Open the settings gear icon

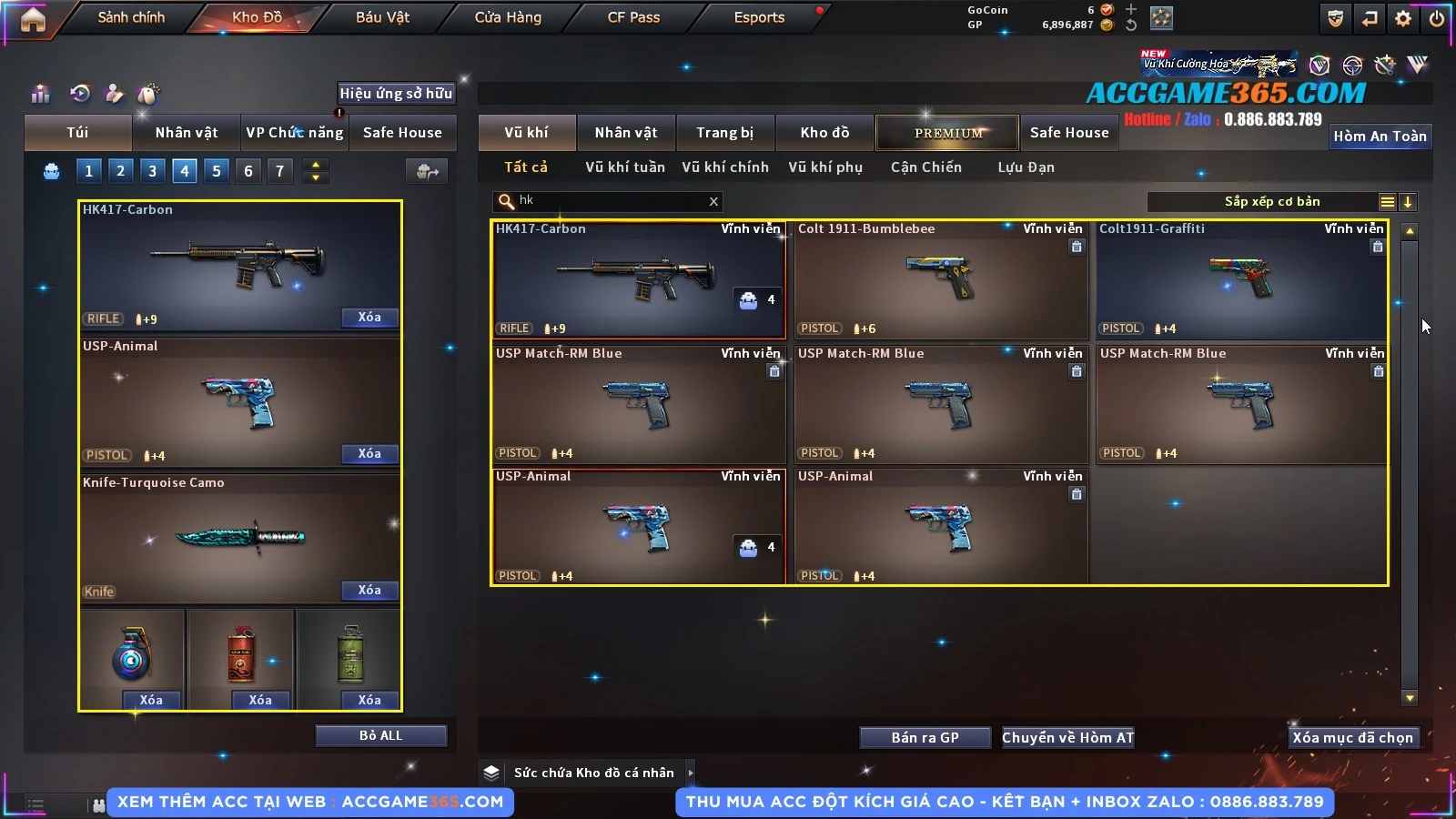1403,18
